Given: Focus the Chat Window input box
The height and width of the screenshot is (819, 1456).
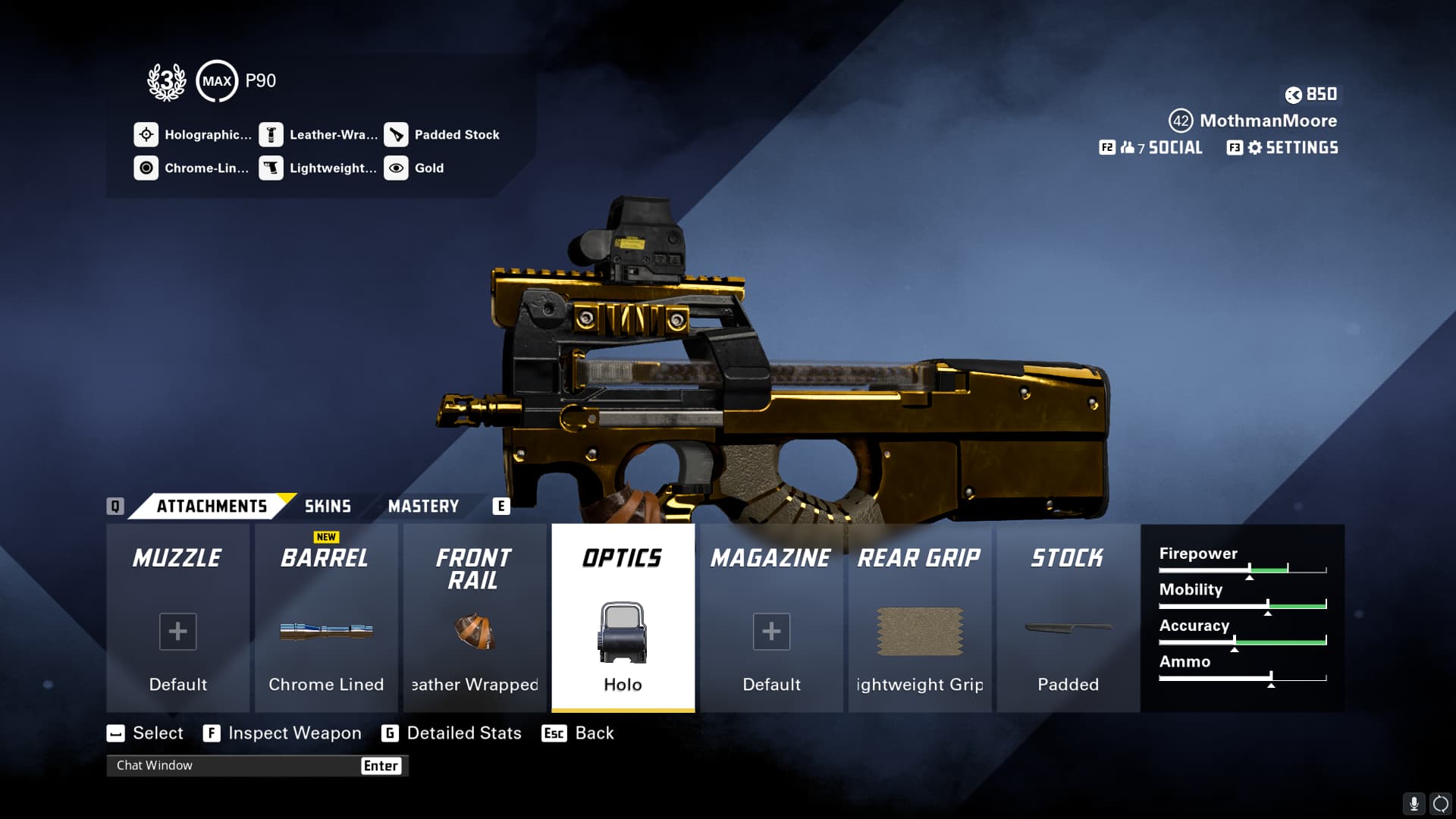Looking at the screenshot, I should tap(235, 766).
